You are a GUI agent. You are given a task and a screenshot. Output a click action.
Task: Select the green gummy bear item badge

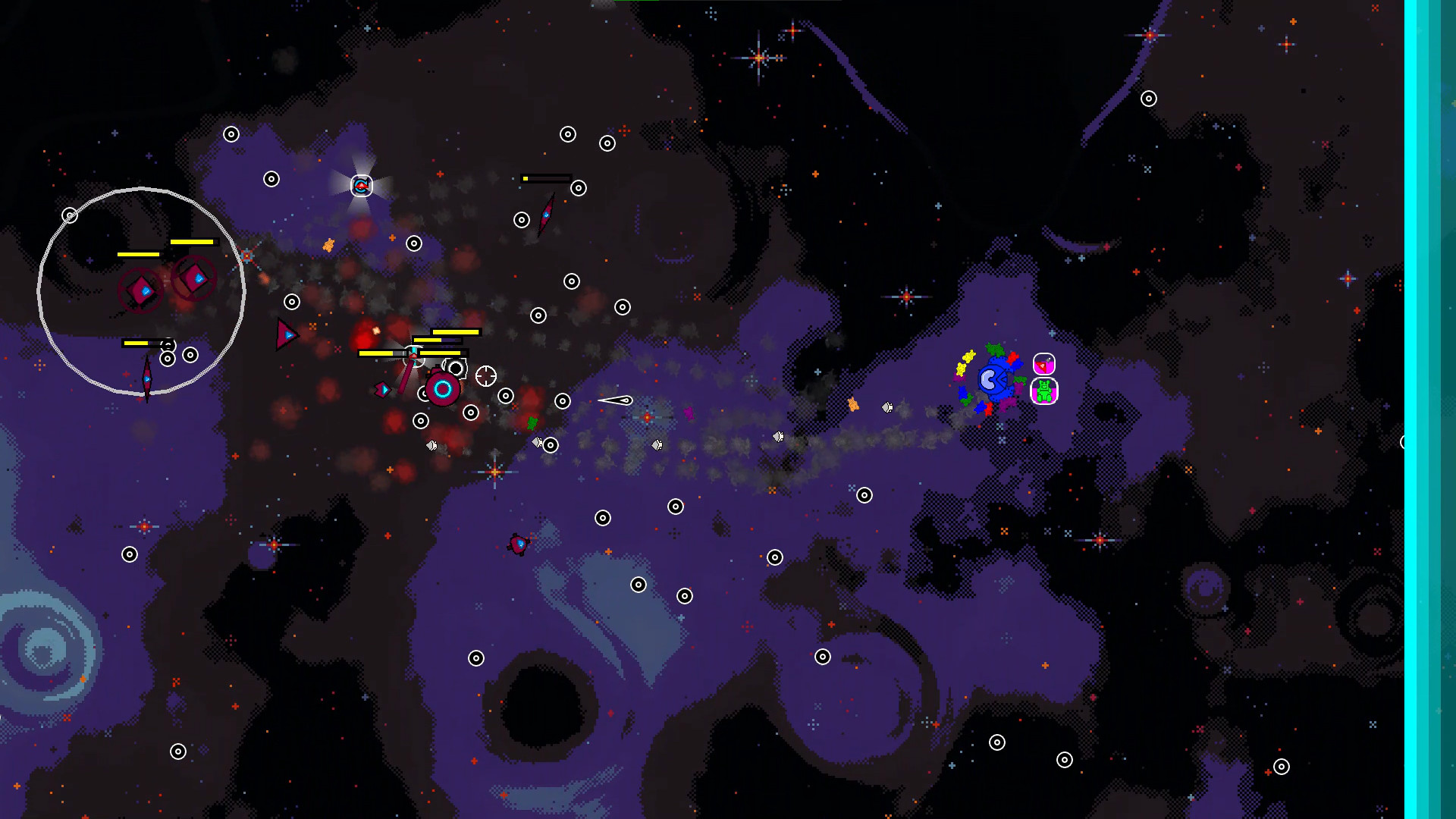(1044, 392)
